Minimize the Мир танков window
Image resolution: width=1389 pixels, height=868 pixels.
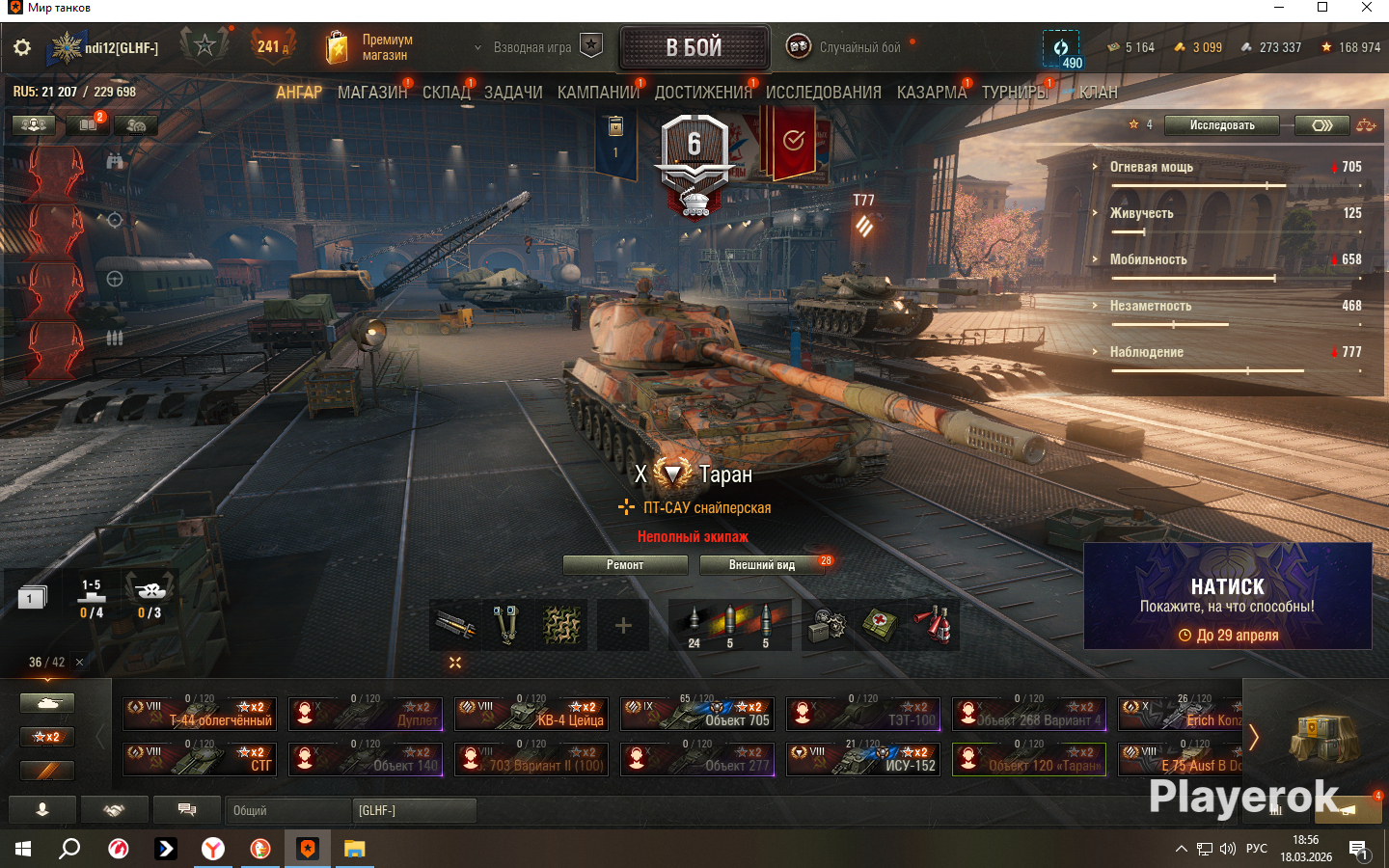(x=1279, y=8)
